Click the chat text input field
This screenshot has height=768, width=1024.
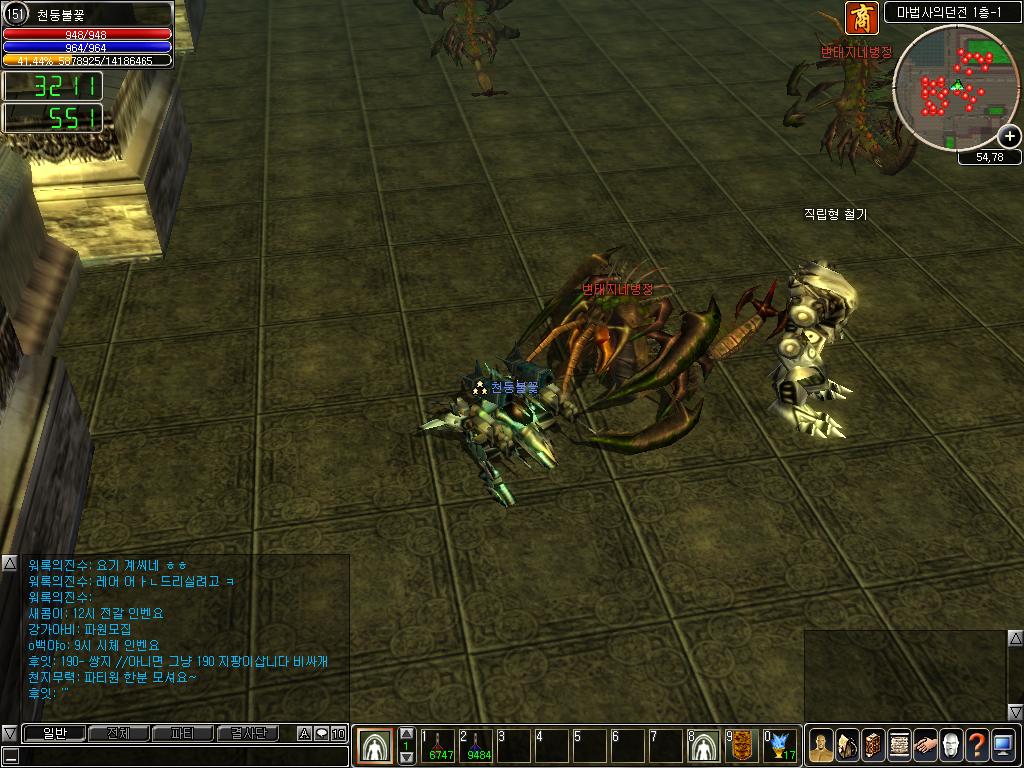click(180, 756)
